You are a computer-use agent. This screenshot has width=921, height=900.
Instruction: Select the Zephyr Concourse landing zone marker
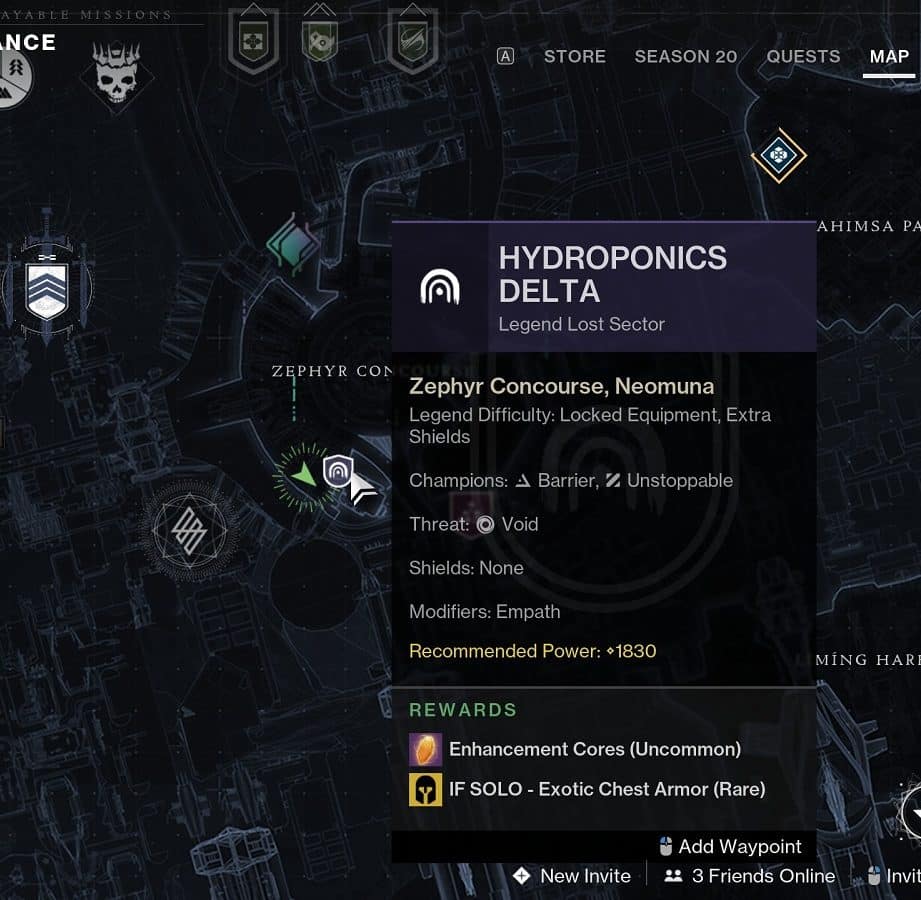tap(303, 477)
